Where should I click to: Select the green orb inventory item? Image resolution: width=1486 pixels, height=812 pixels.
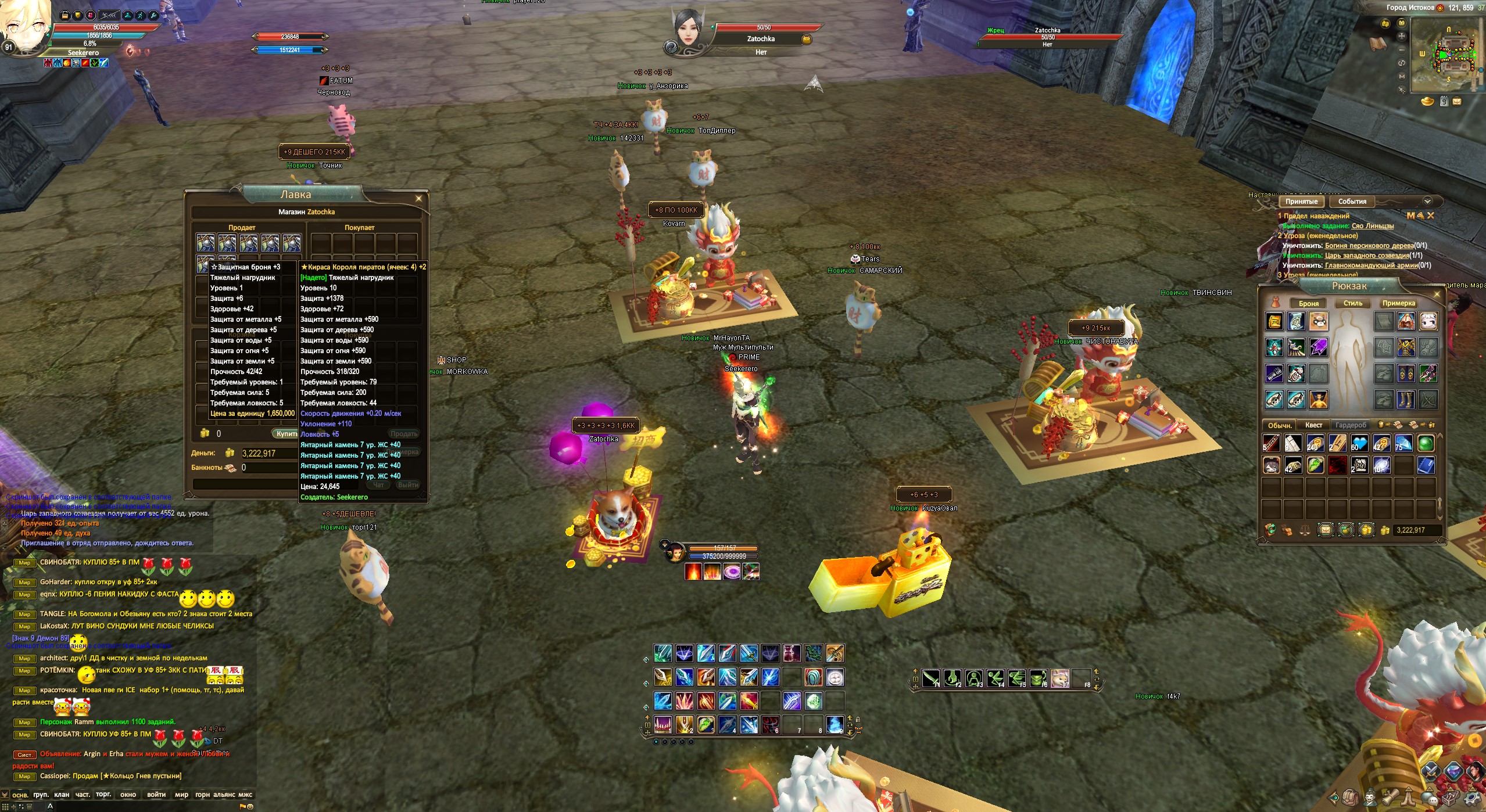(x=1426, y=444)
